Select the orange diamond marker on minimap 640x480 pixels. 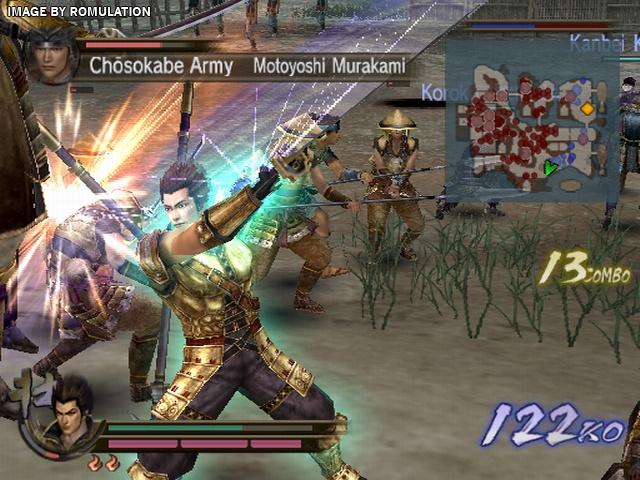(x=588, y=107)
